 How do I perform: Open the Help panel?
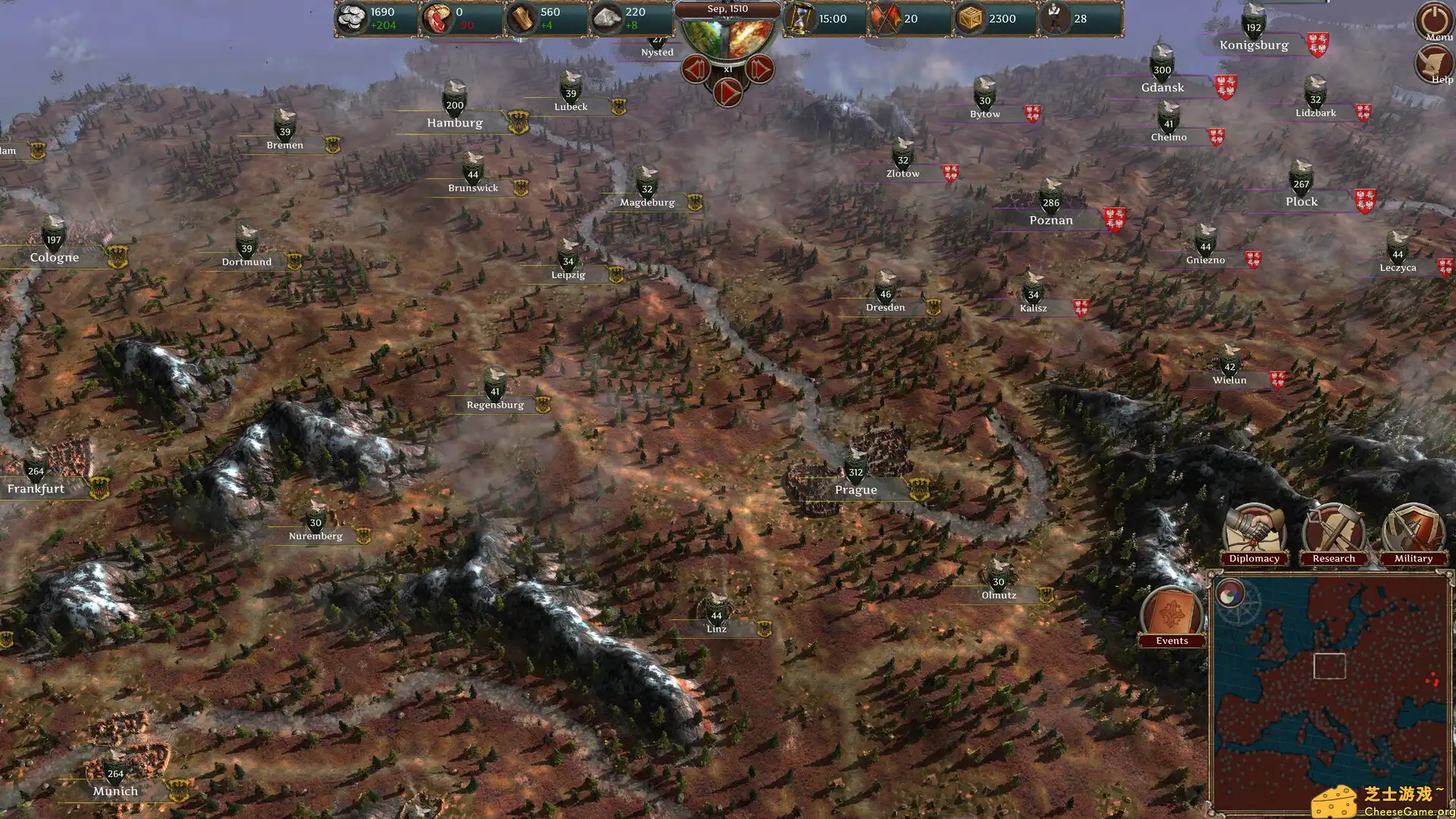[1434, 62]
